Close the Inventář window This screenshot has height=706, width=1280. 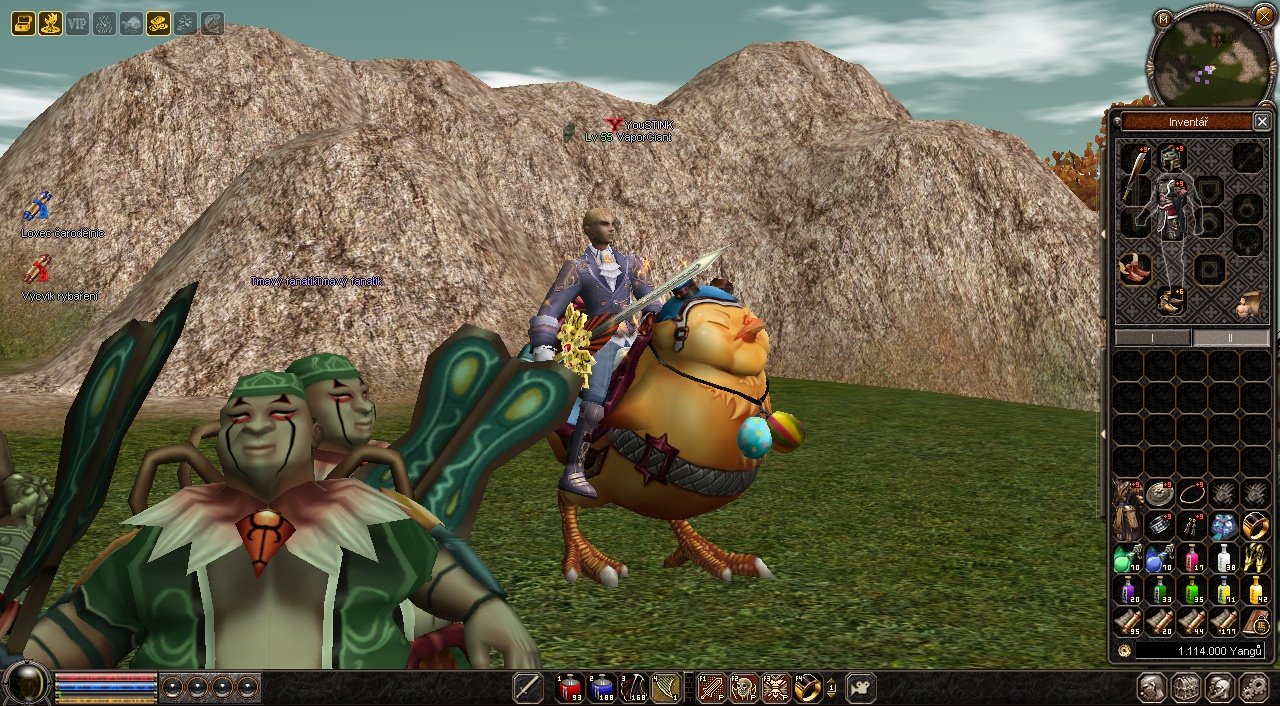click(x=1262, y=122)
